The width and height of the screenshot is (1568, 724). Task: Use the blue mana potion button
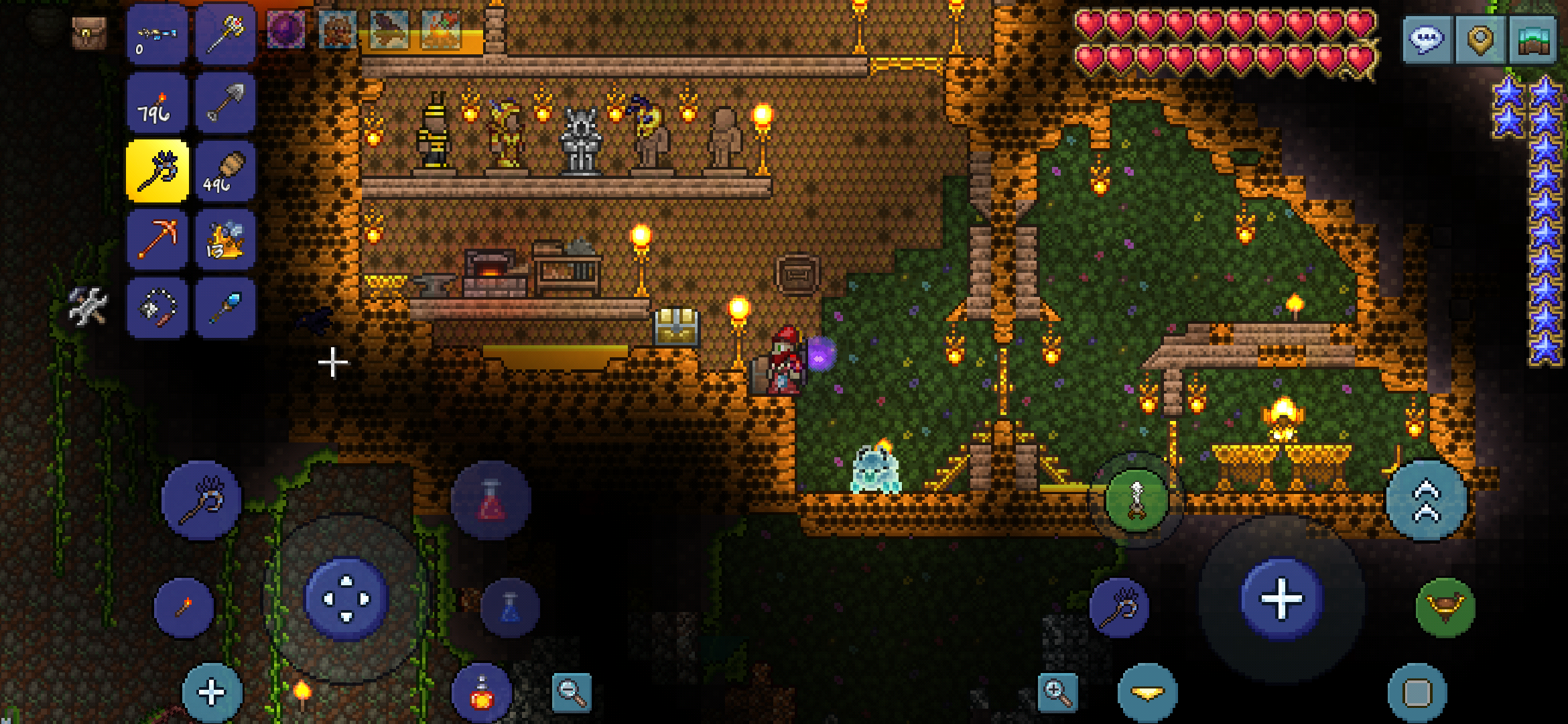tap(510, 607)
